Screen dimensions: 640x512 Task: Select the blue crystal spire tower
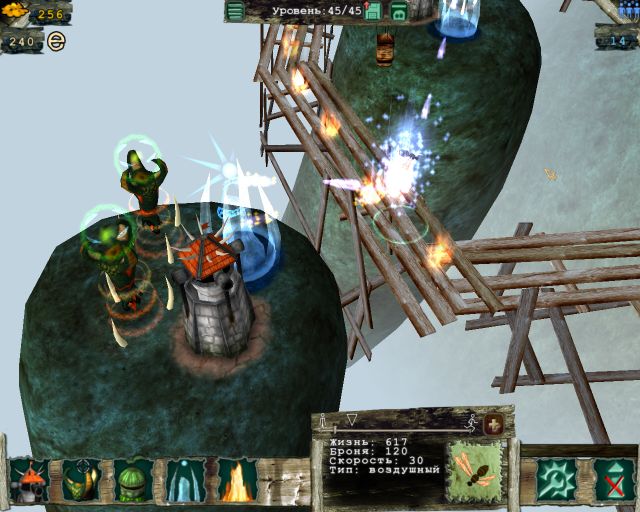click(186, 481)
